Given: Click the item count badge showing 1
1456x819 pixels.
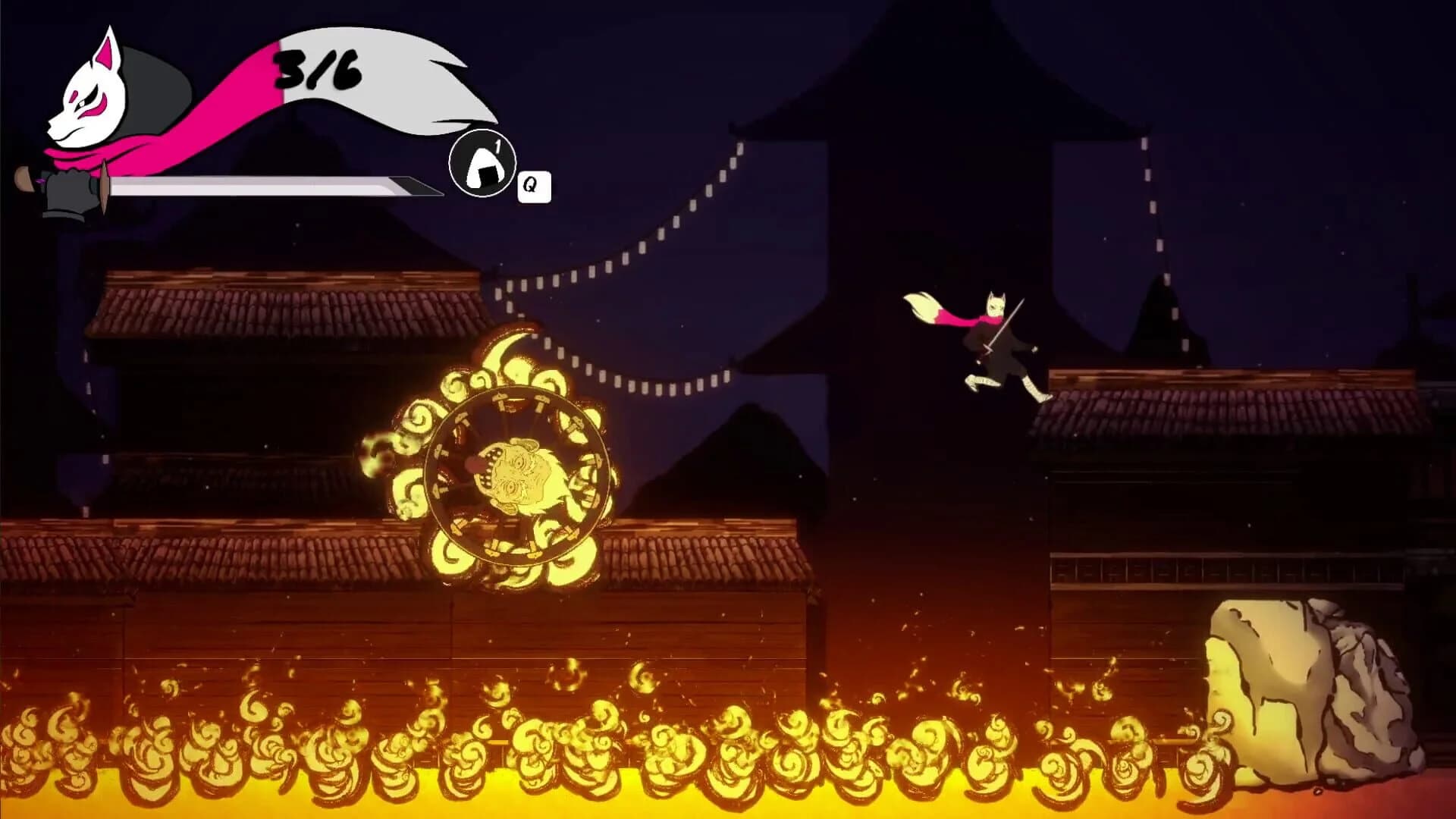Looking at the screenshot, I should pos(499,144).
